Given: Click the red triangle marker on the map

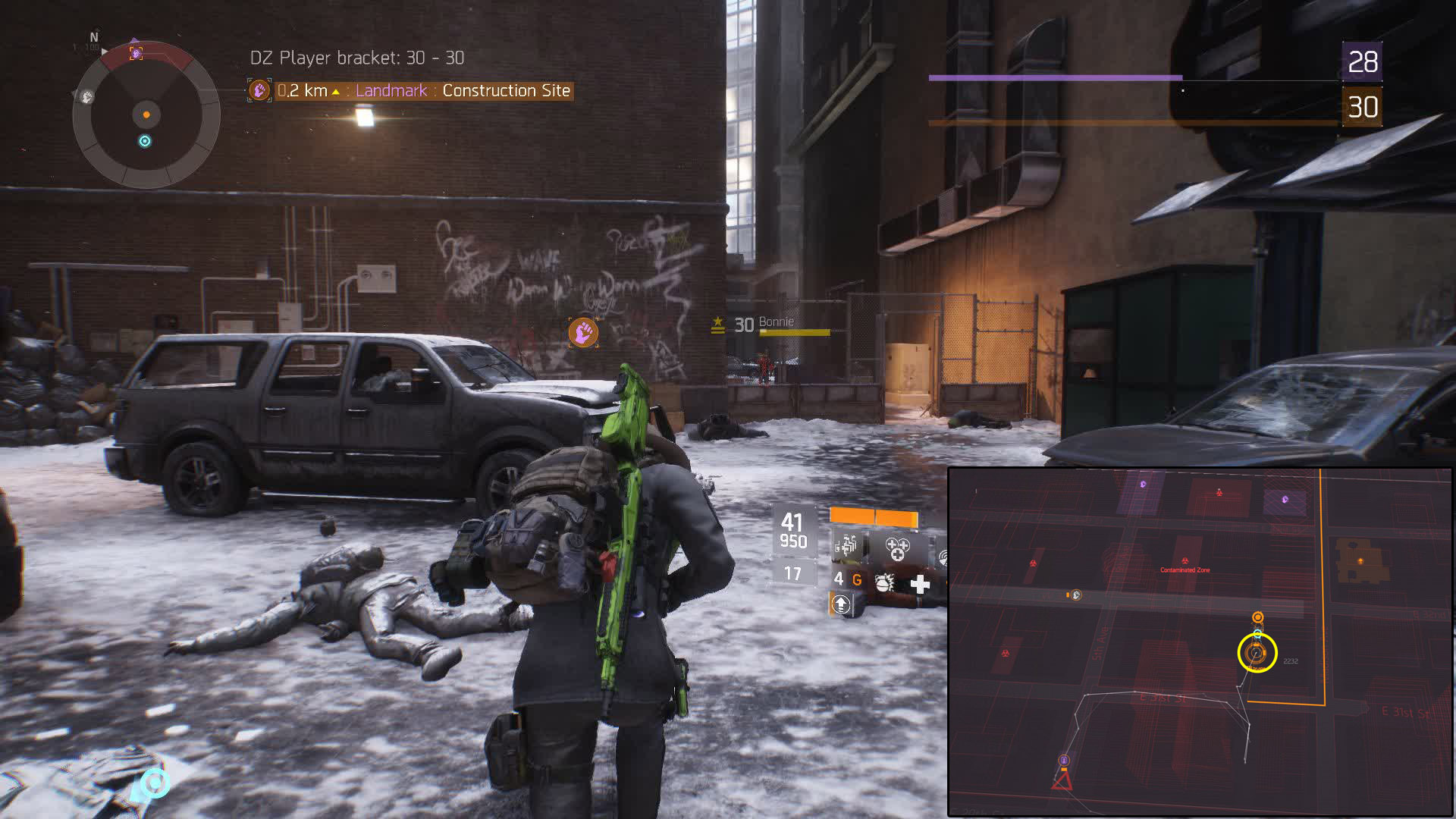Looking at the screenshot, I should (x=1062, y=780).
